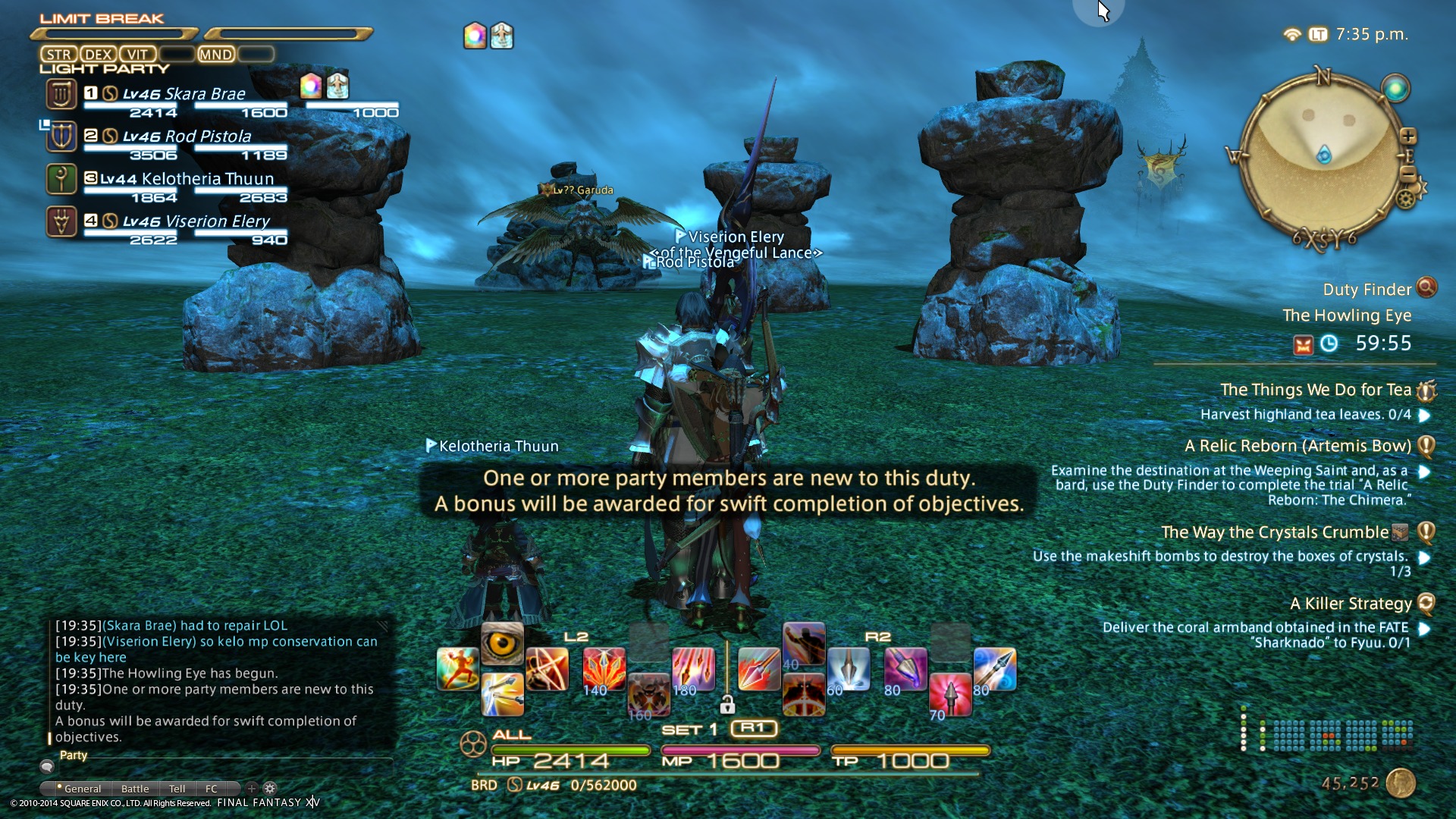Image resolution: width=1456 pixels, height=819 pixels.
Task: Toggle the hotbar padlock icon
Action: point(727,705)
